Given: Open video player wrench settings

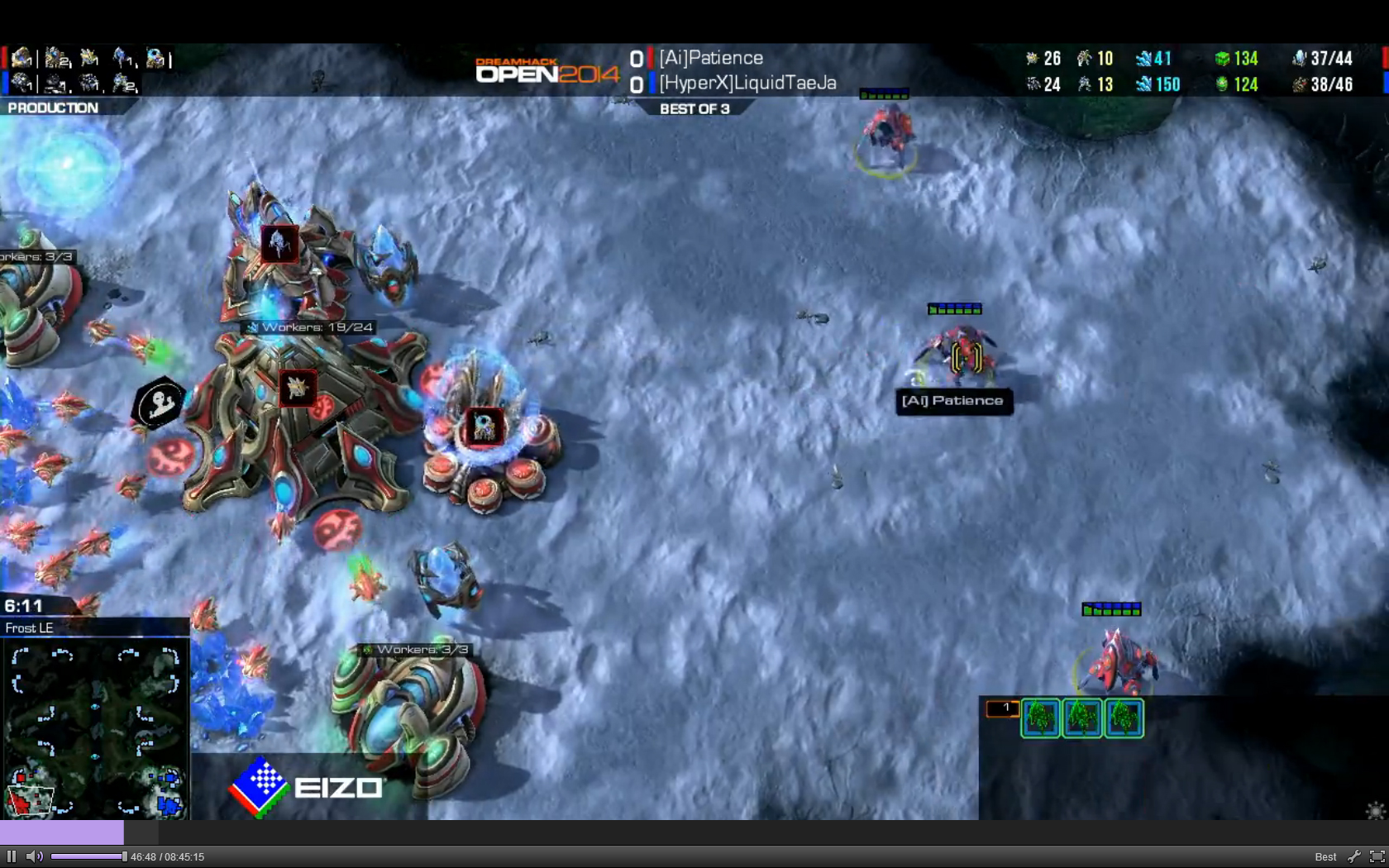Looking at the screenshot, I should 1353,856.
